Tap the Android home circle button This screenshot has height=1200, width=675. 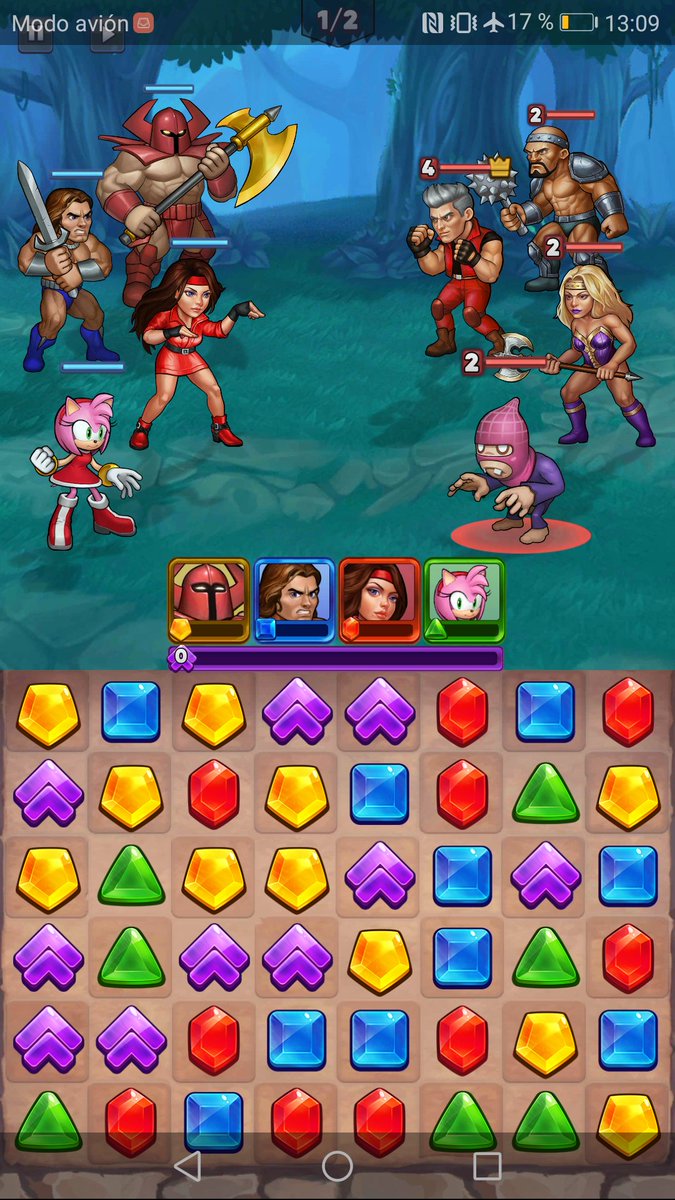tap(337, 1165)
